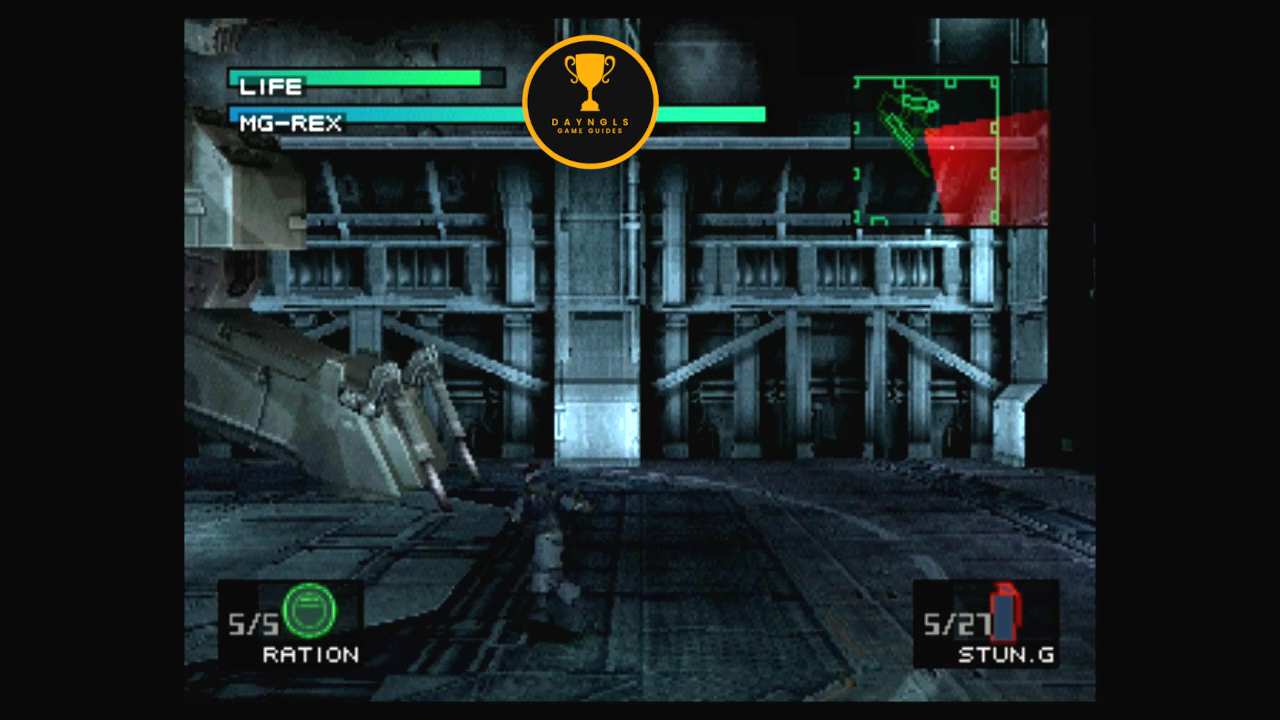Select the Stun Grenade weapon slot
This screenshot has height=720, width=1280.
pos(986,624)
